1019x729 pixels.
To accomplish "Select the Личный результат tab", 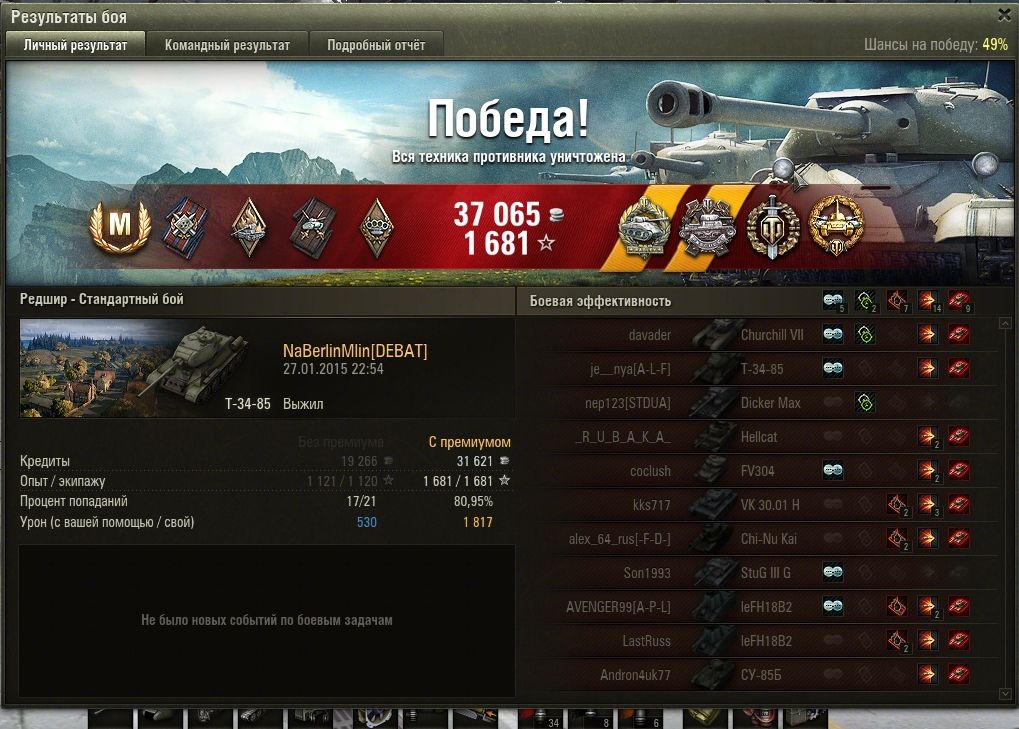I will (76, 45).
